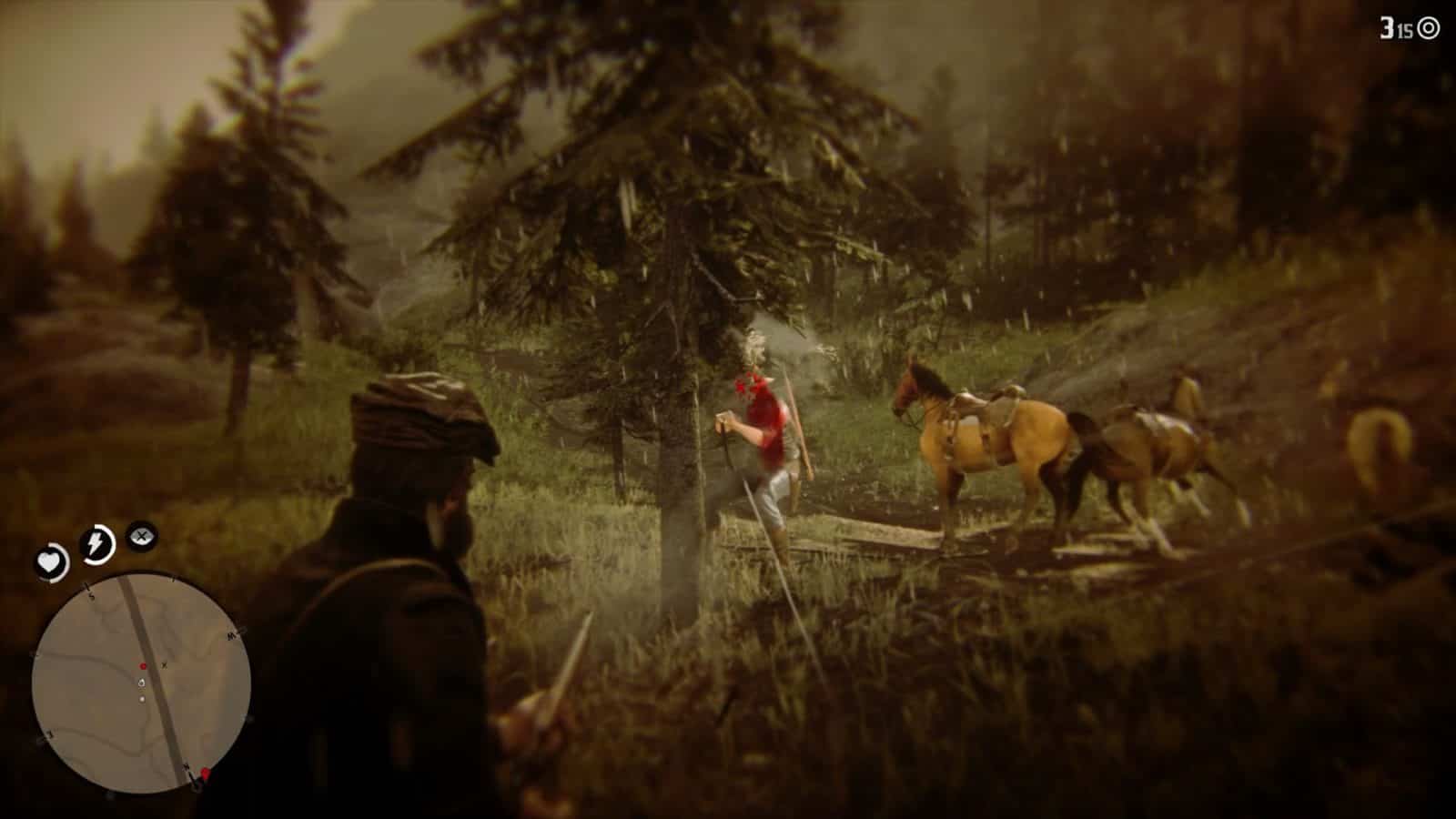Click the small white dot marker on minimap
The width and height of the screenshot is (1456, 819).
pos(141,699)
